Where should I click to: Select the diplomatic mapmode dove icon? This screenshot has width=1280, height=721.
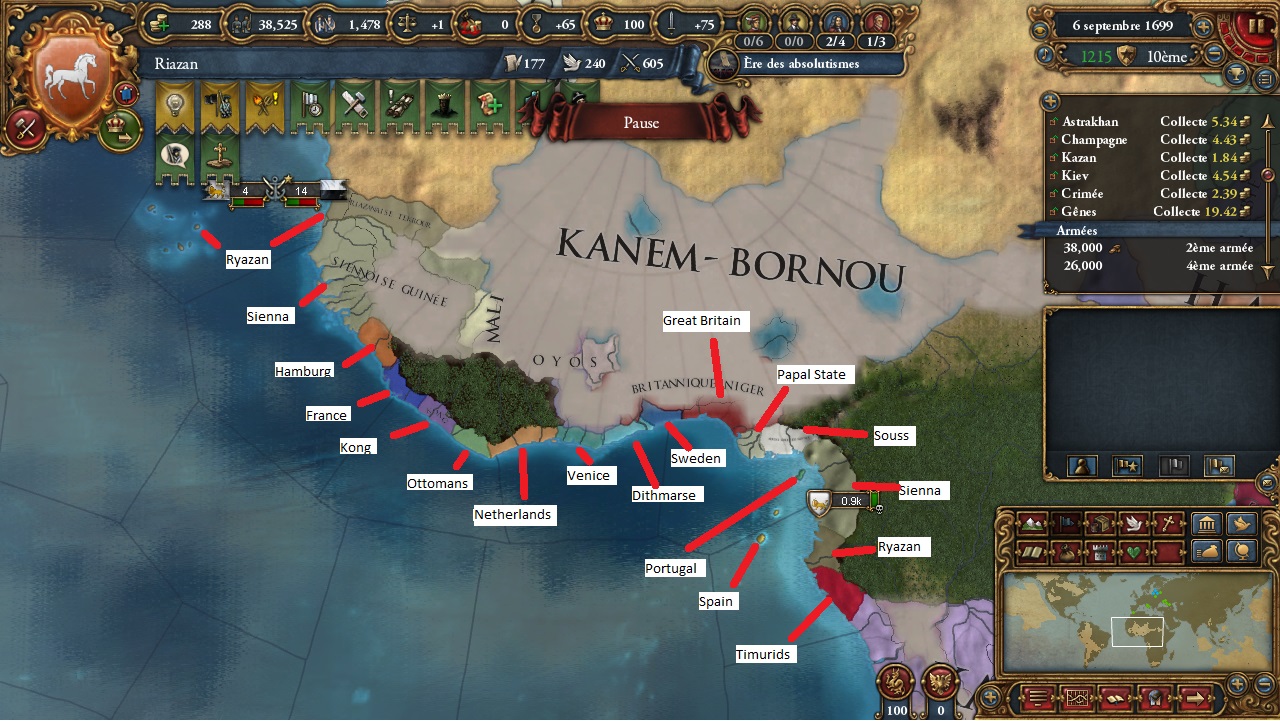coord(1134,523)
